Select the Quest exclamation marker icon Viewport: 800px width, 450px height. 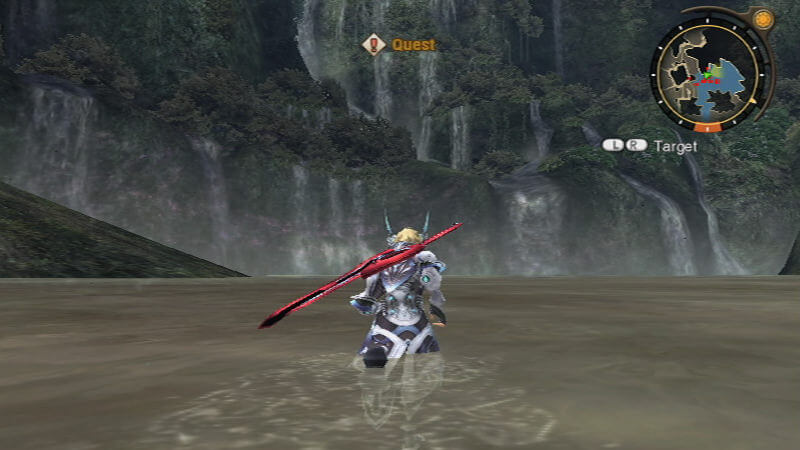point(374,44)
